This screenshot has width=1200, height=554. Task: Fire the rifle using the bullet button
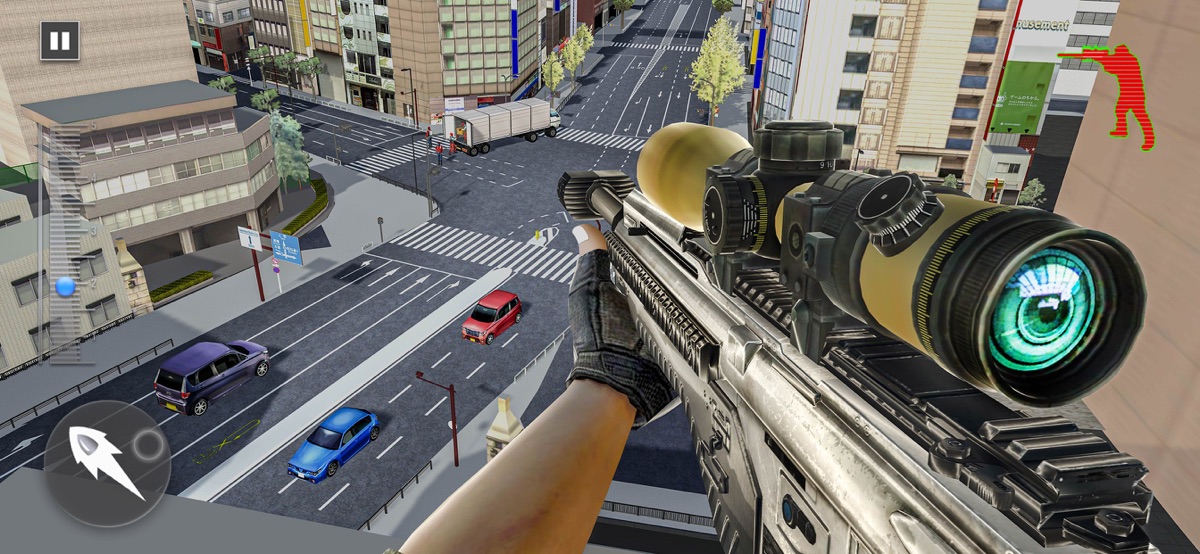[x=107, y=463]
